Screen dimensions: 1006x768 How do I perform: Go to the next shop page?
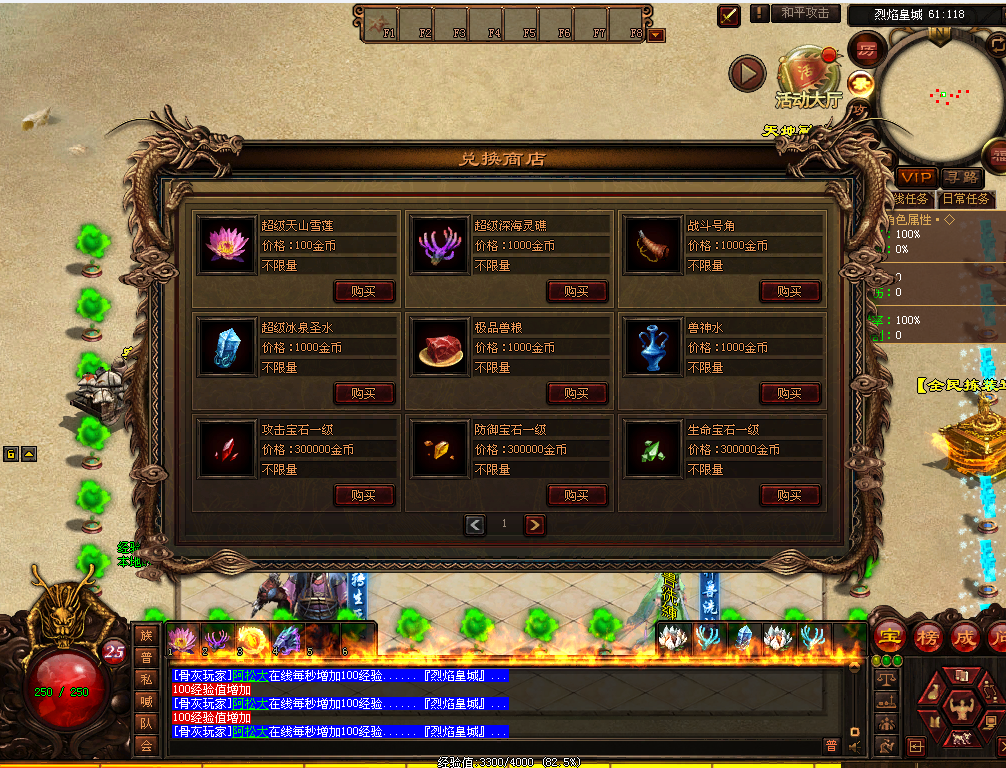pos(534,524)
